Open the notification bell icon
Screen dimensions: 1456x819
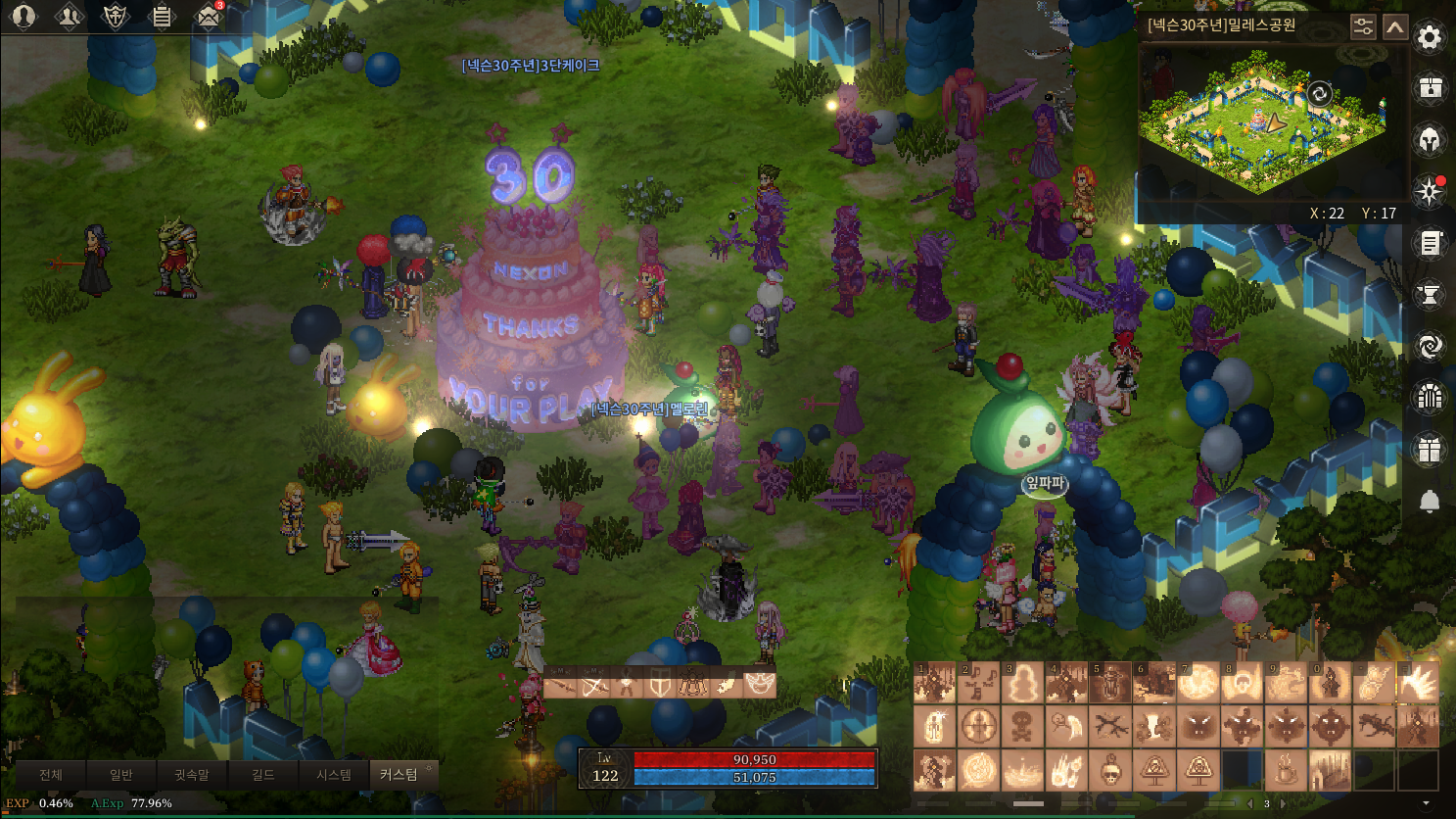1430,502
